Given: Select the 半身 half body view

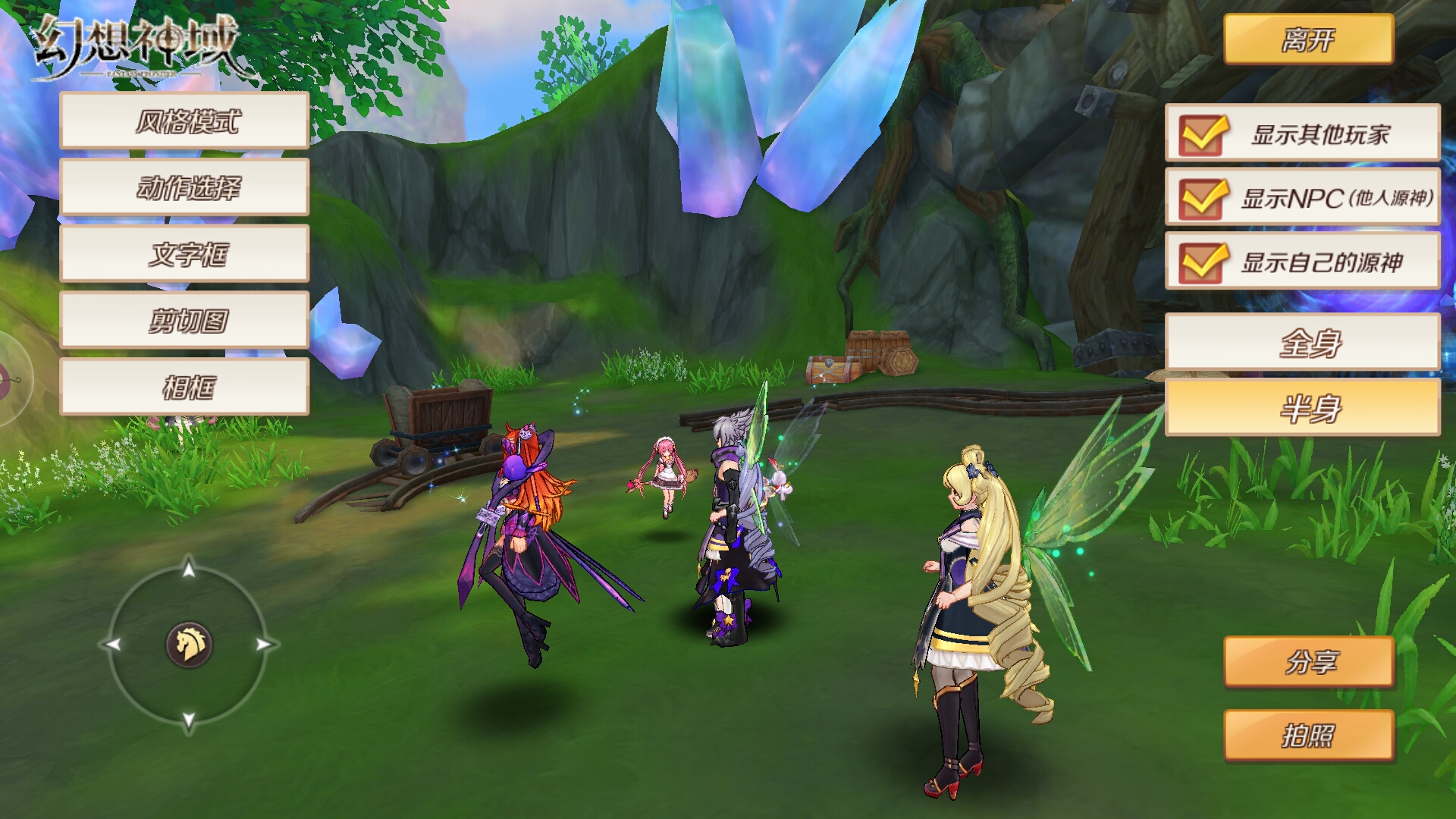Looking at the screenshot, I should coord(1302,408).
